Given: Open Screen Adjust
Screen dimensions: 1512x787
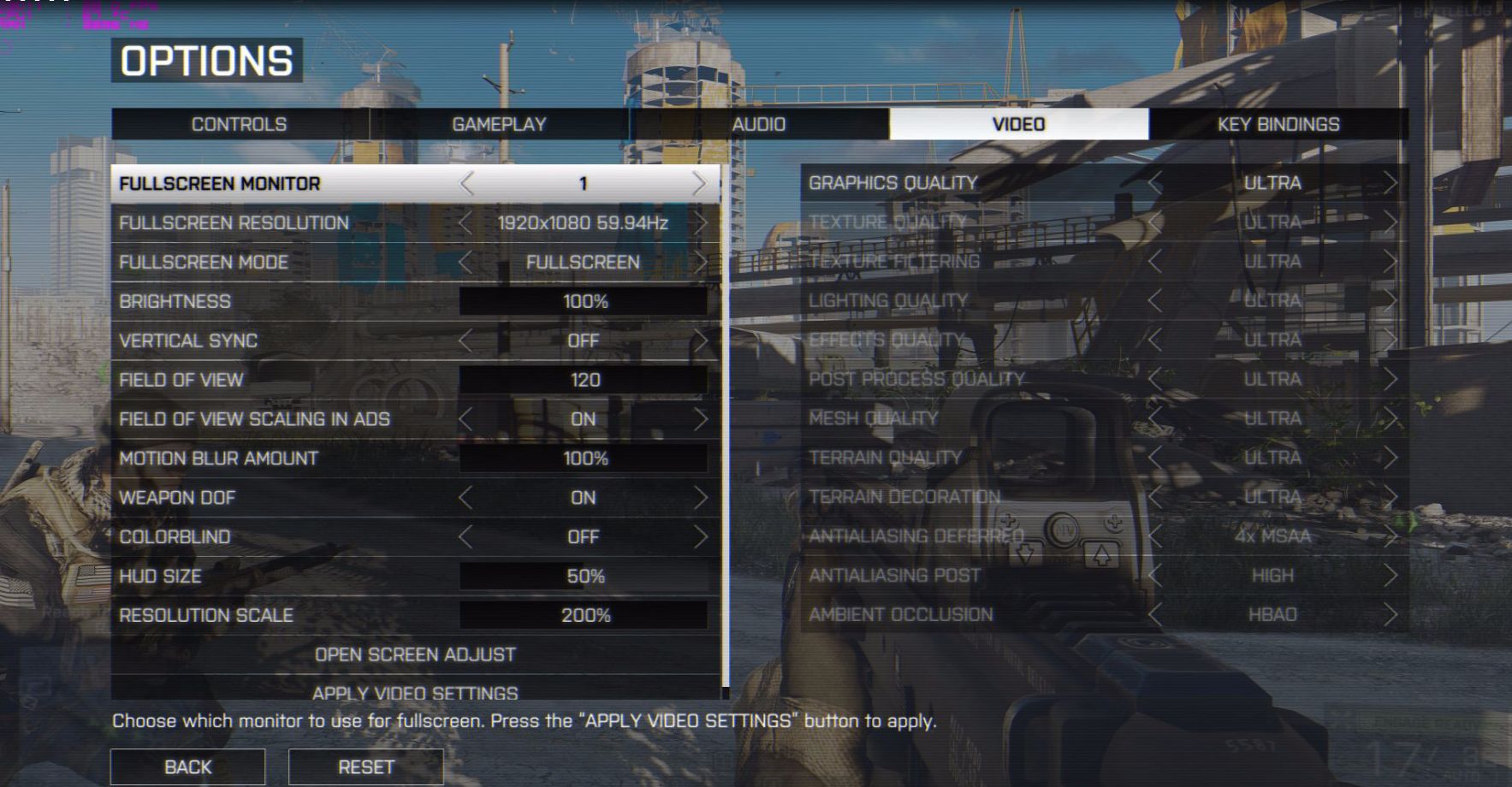Looking at the screenshot, I should click(415, 654).
